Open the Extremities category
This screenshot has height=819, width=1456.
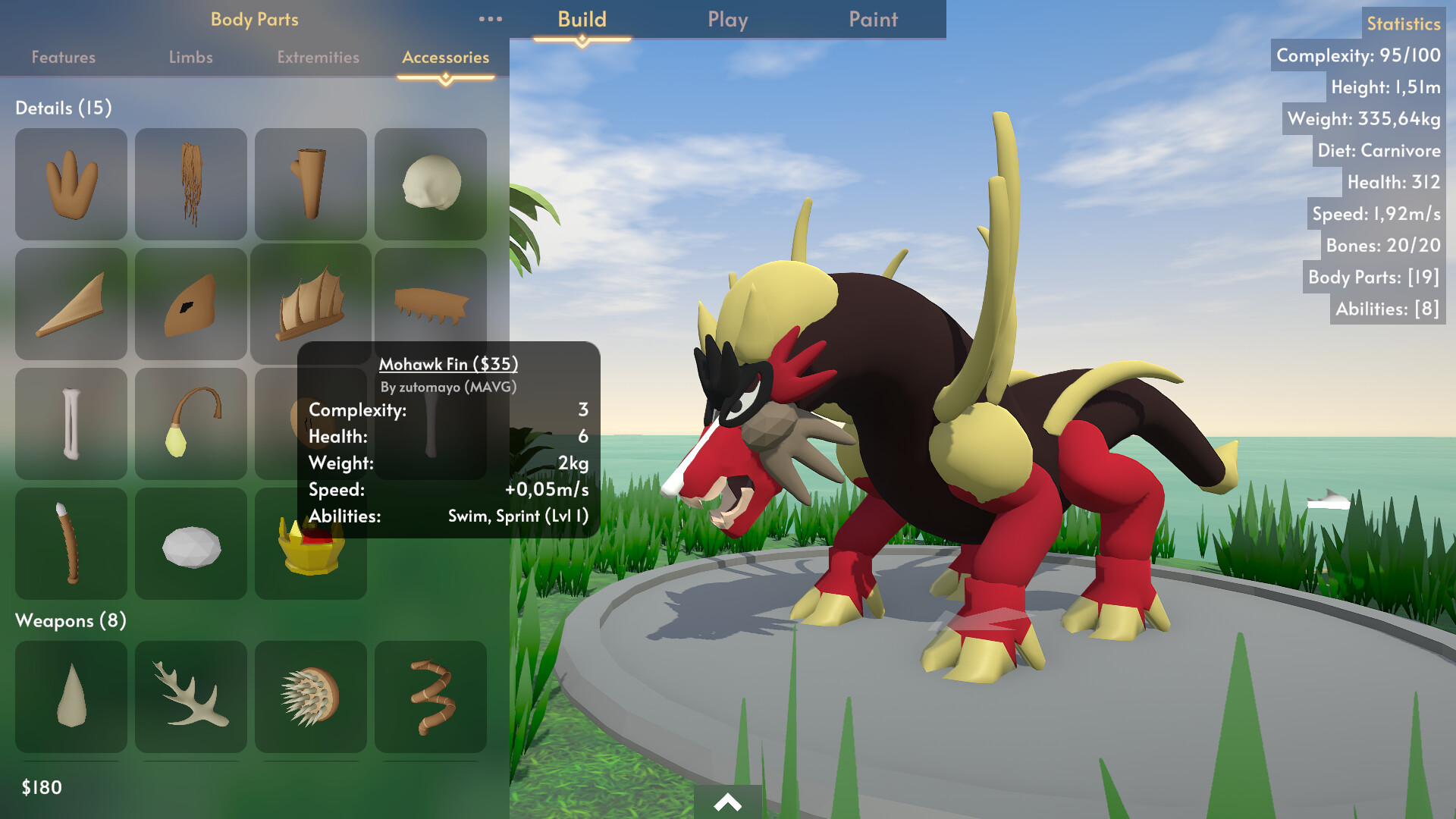(318, 57)
